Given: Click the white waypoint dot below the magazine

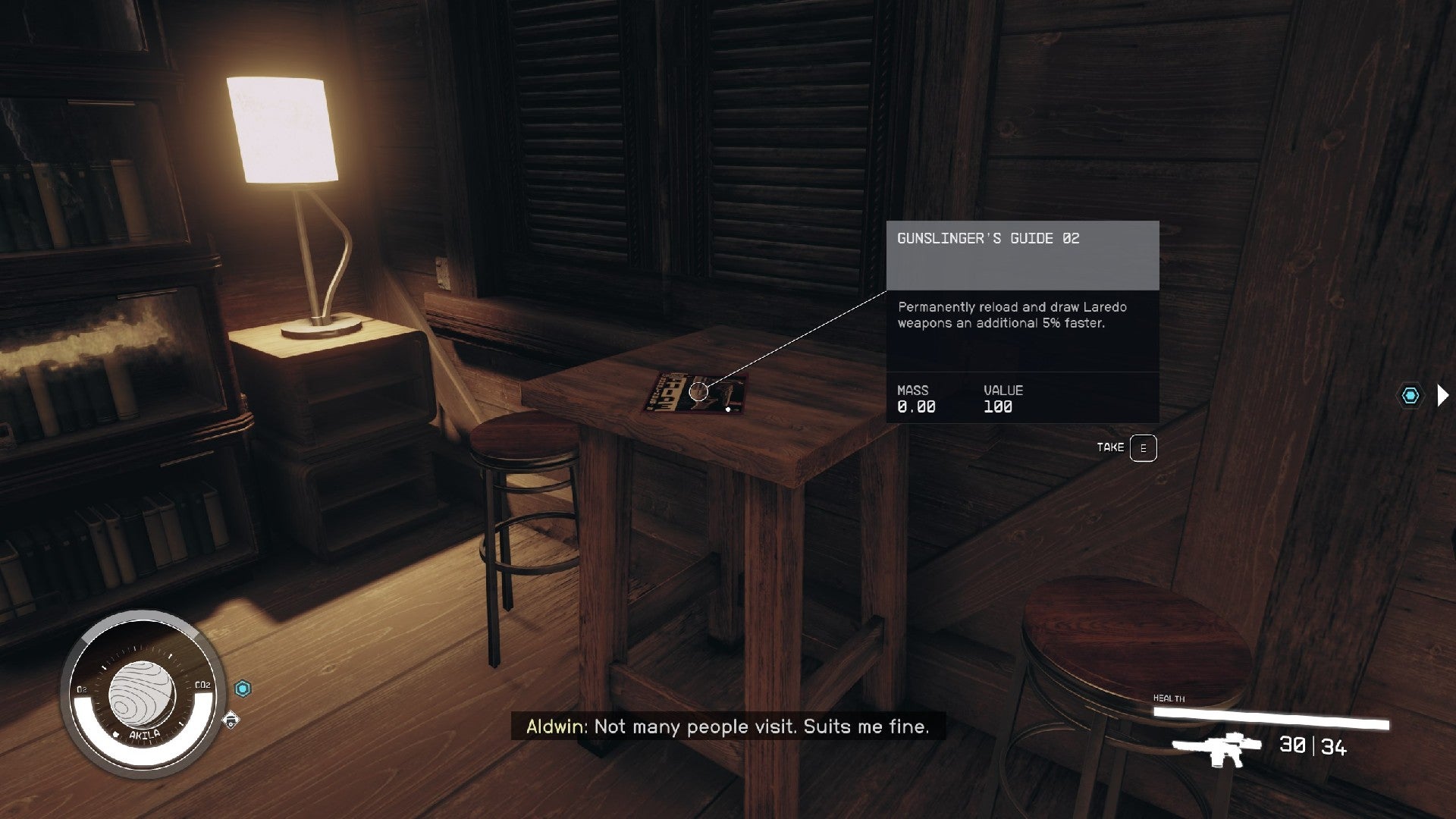Looking at the screenshot, I should click(727, 409).
